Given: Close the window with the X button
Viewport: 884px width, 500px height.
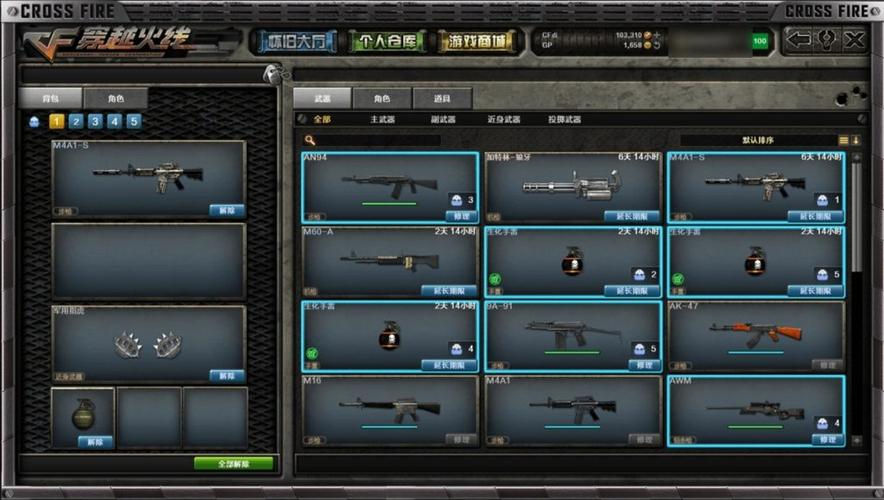Looking at the screenshot, I should coord(853,40).
